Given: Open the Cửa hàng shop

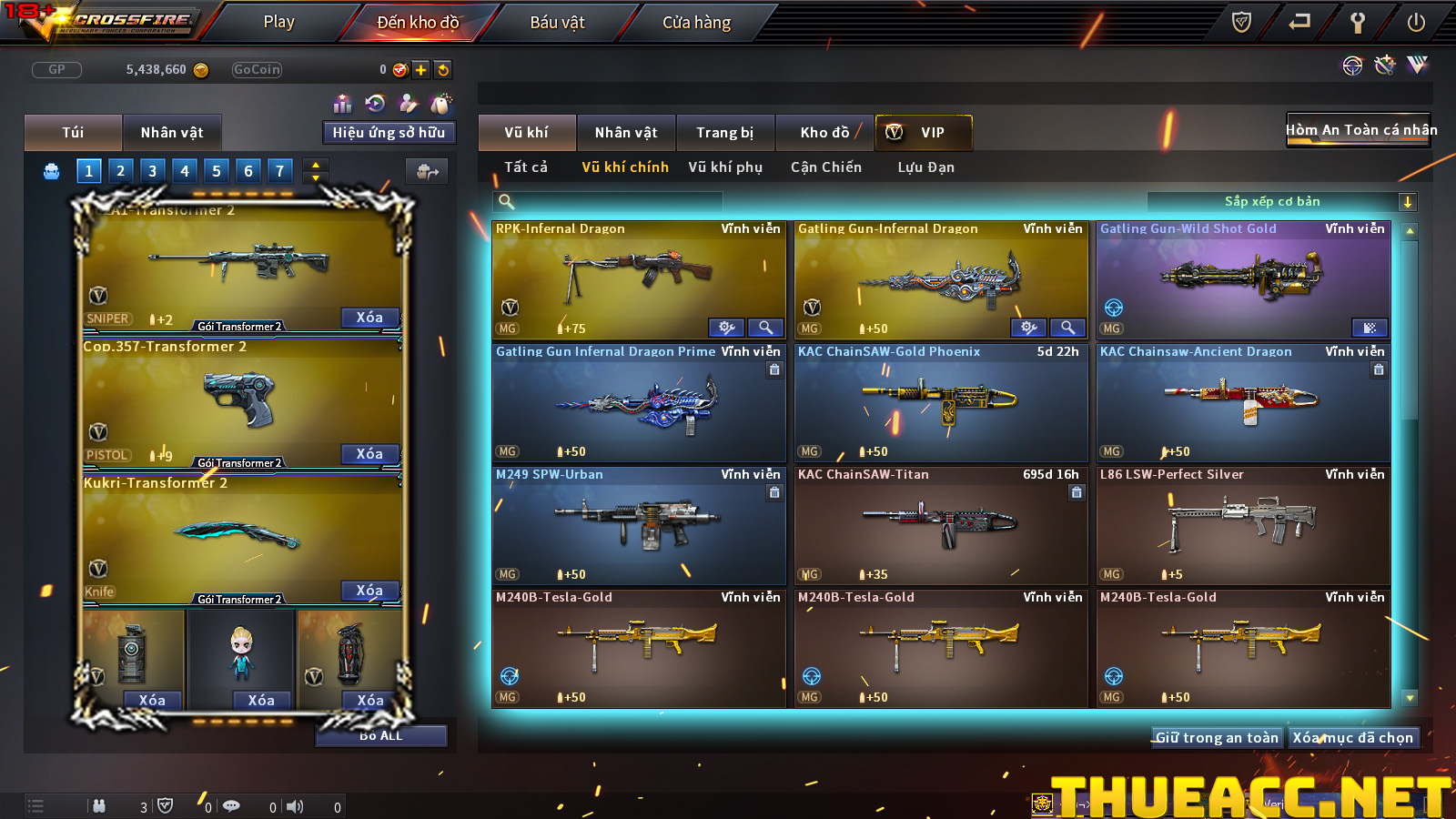Looking at the screenshot, I should click(x=696, y=22).
